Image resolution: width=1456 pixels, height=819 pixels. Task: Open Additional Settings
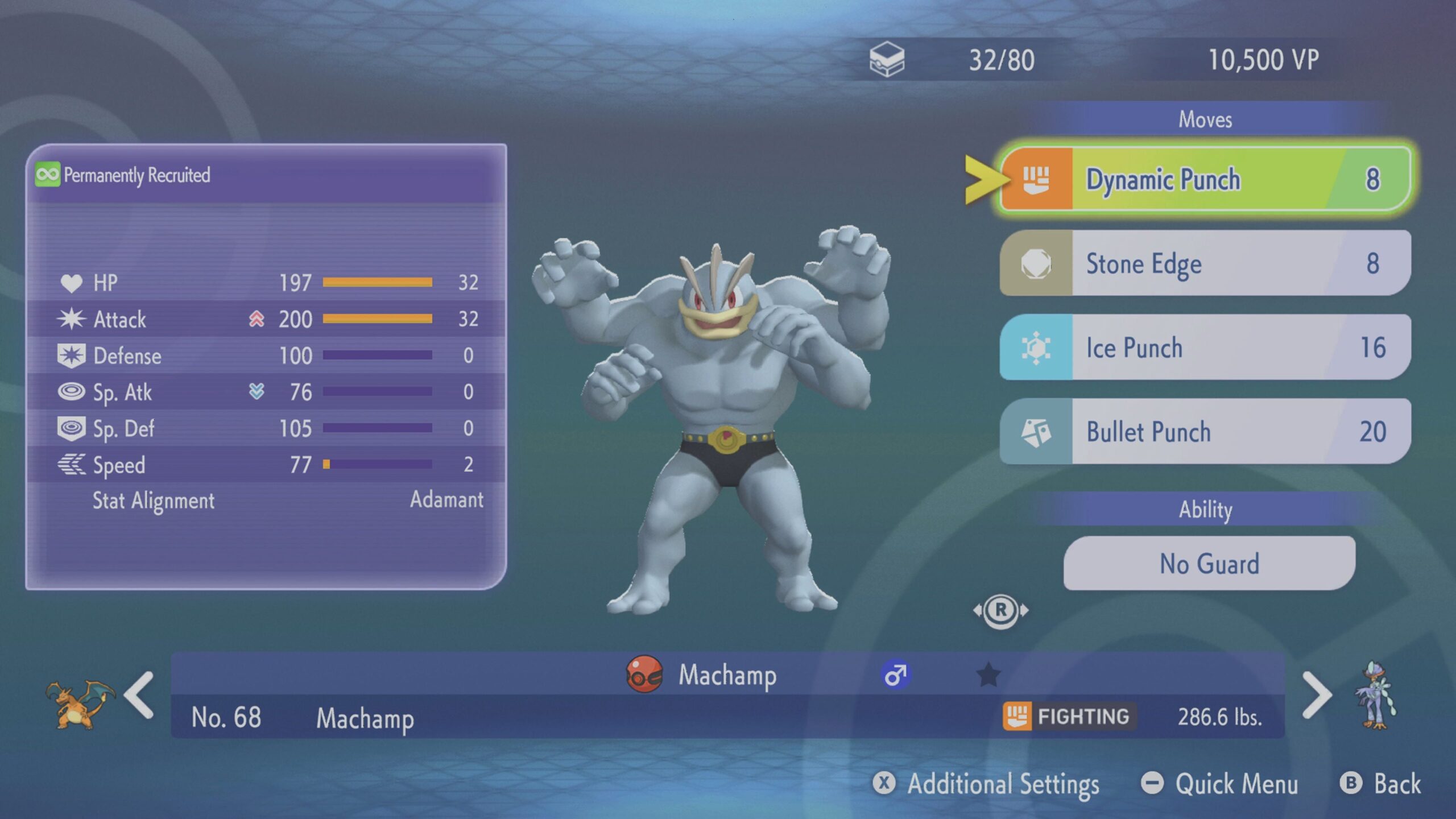pos(986,784)
